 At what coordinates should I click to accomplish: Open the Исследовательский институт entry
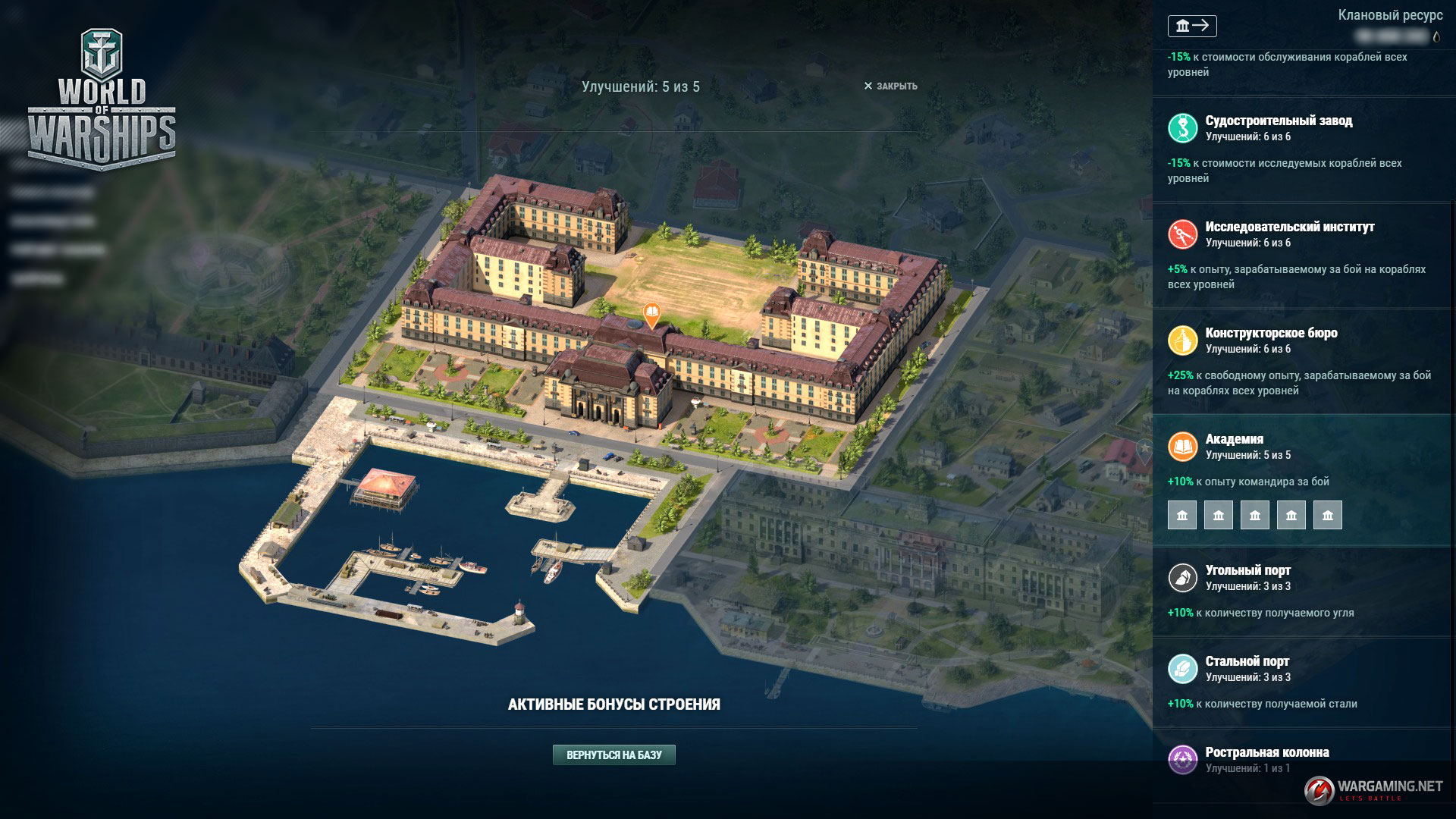click(x=1289, y=227)
